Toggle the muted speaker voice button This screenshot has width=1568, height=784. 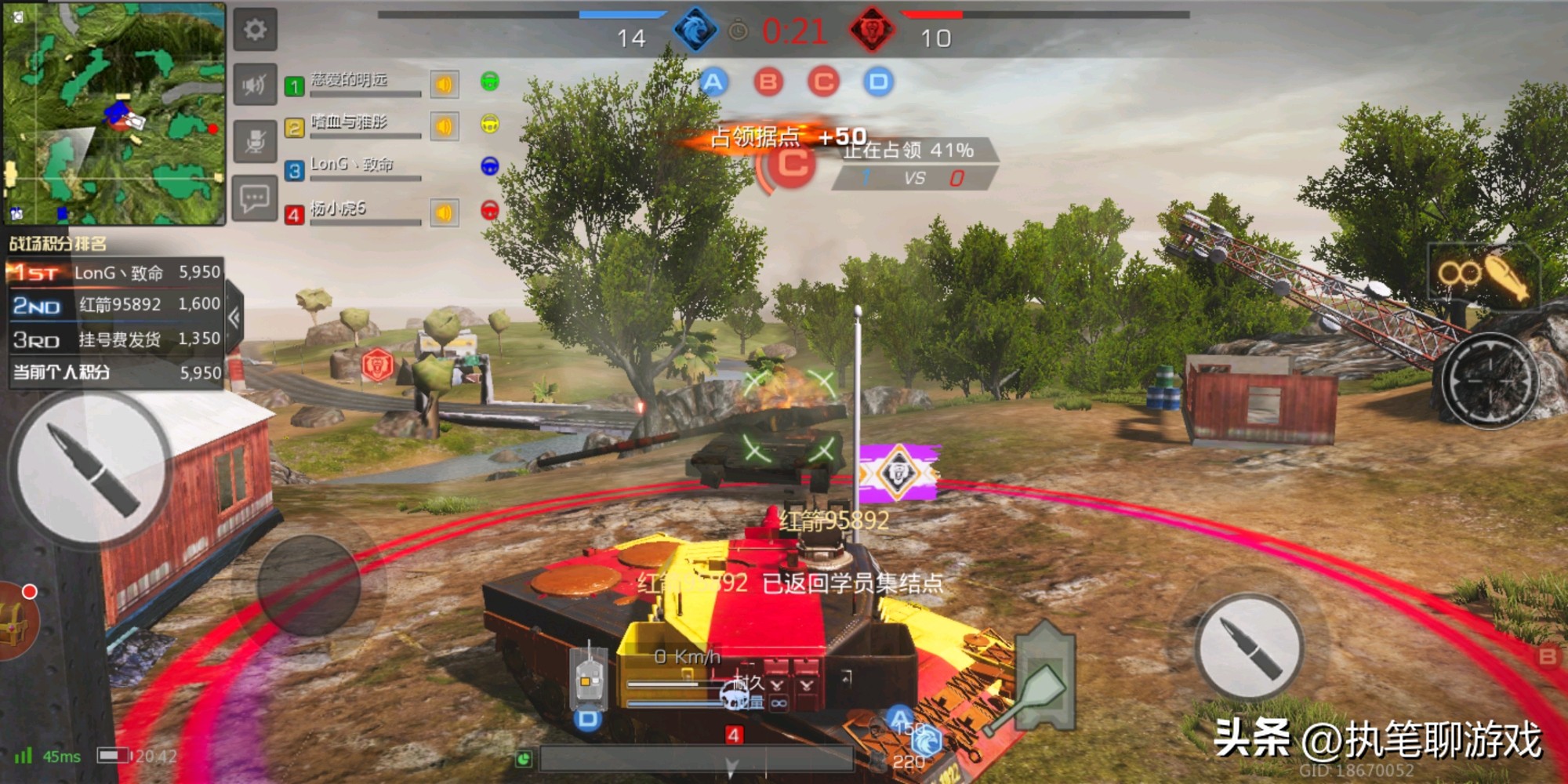click(x=255, y=85)
